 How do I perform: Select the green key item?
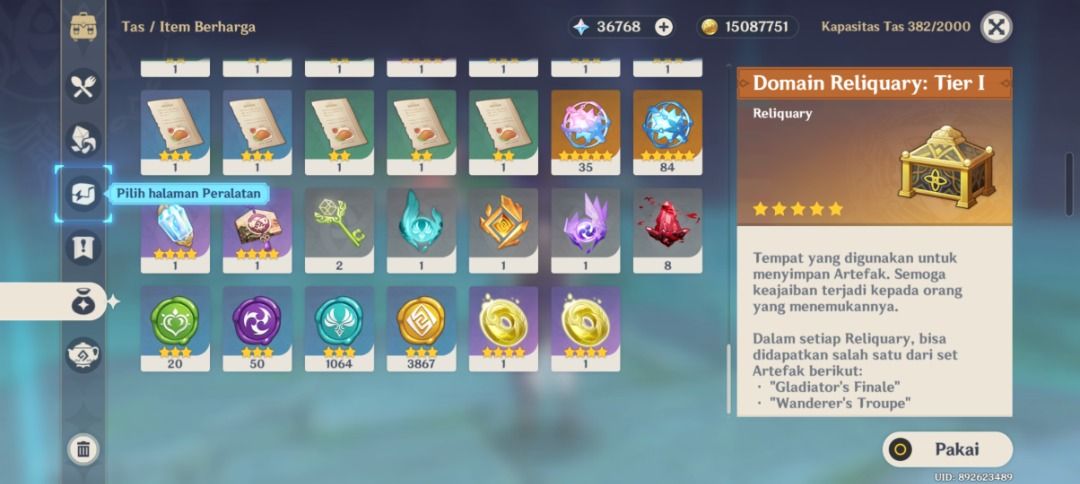(x=339, y=226)
